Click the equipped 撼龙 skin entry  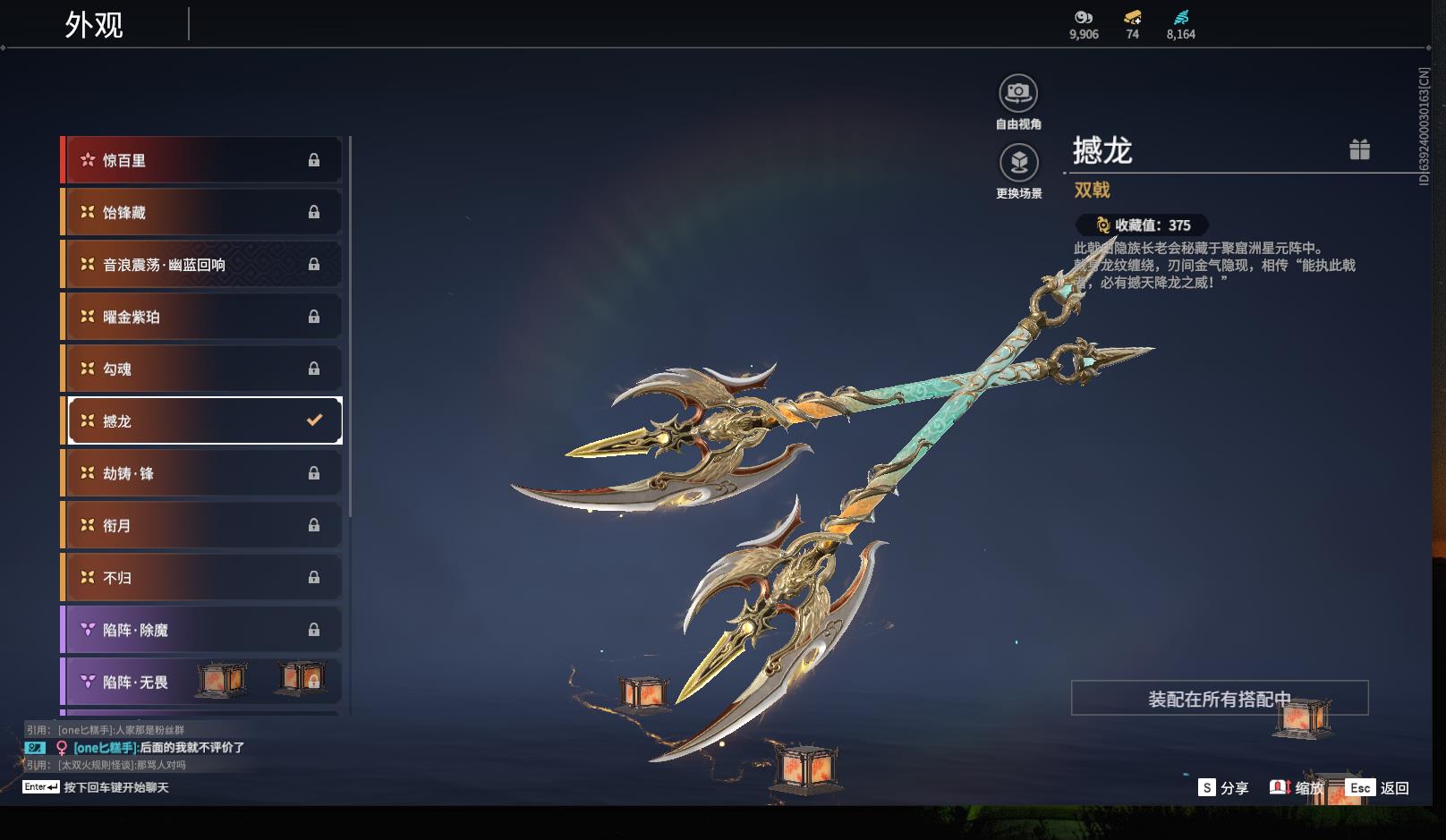pyautogui.click(x=202, y=420)
